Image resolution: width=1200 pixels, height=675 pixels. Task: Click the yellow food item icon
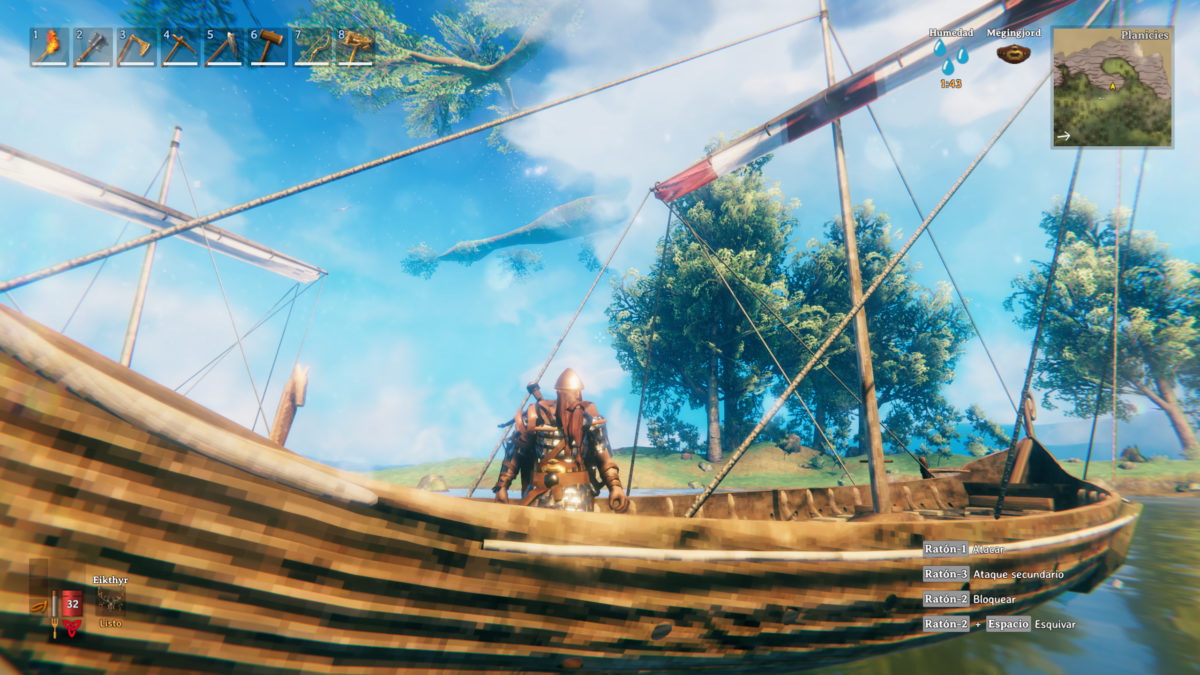38,606
